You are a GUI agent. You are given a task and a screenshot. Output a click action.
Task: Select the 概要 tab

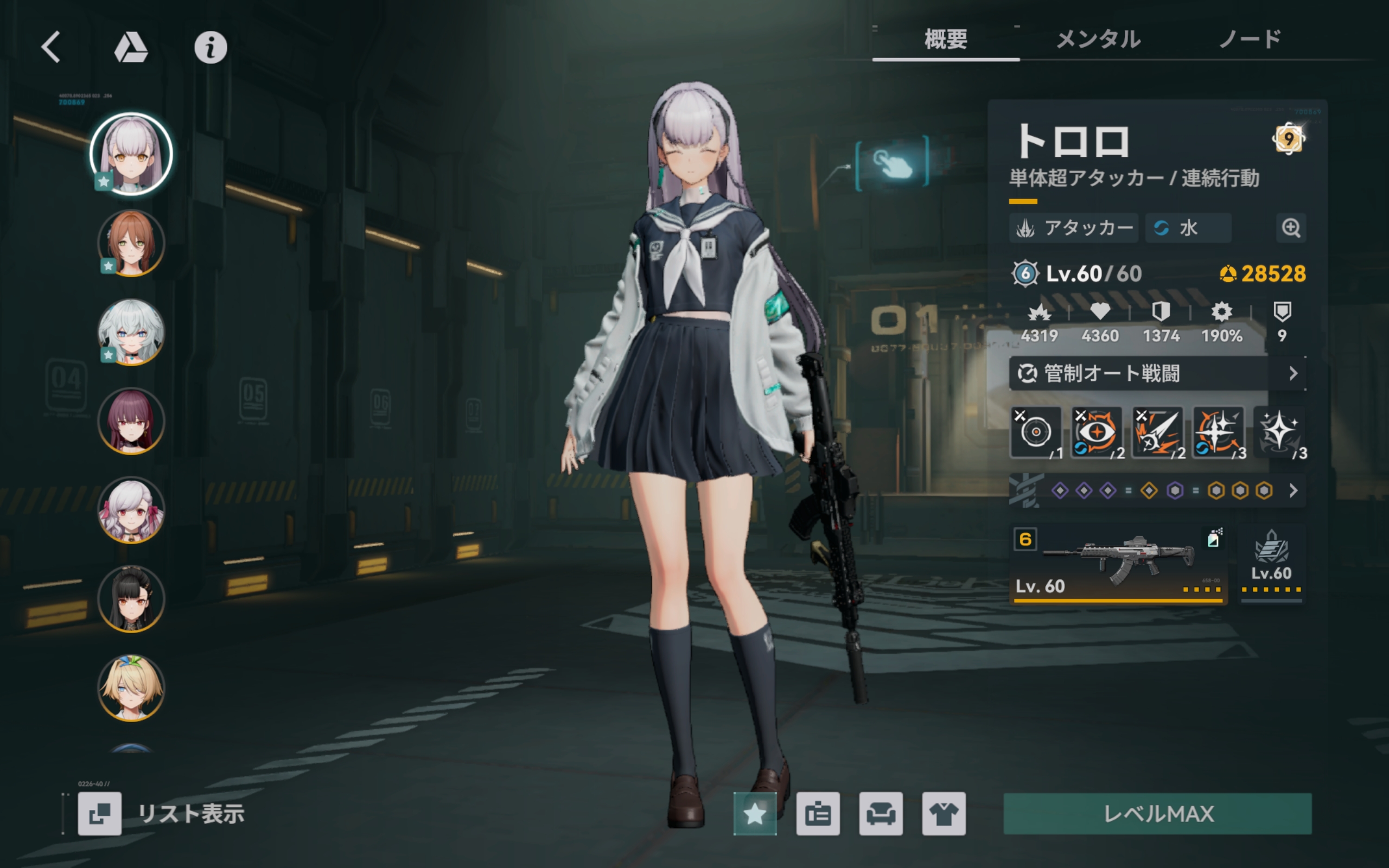pyautogui.click(x=945, y=40)
